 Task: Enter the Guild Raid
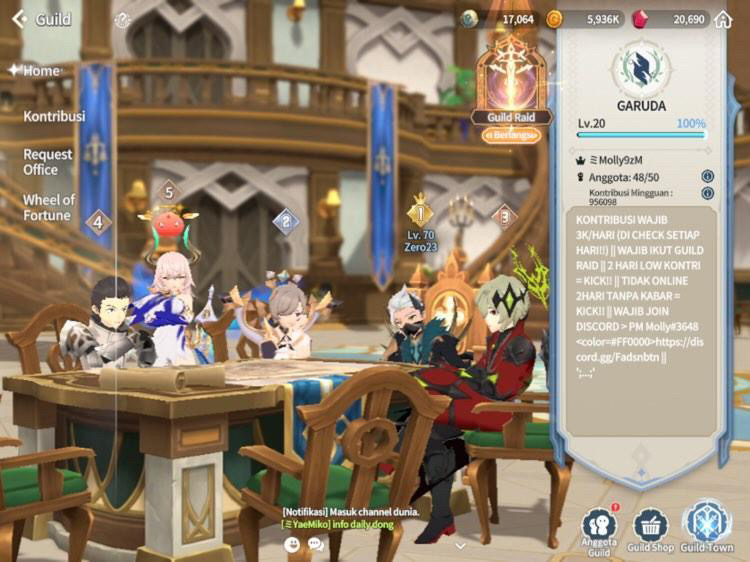click(511, 87)
